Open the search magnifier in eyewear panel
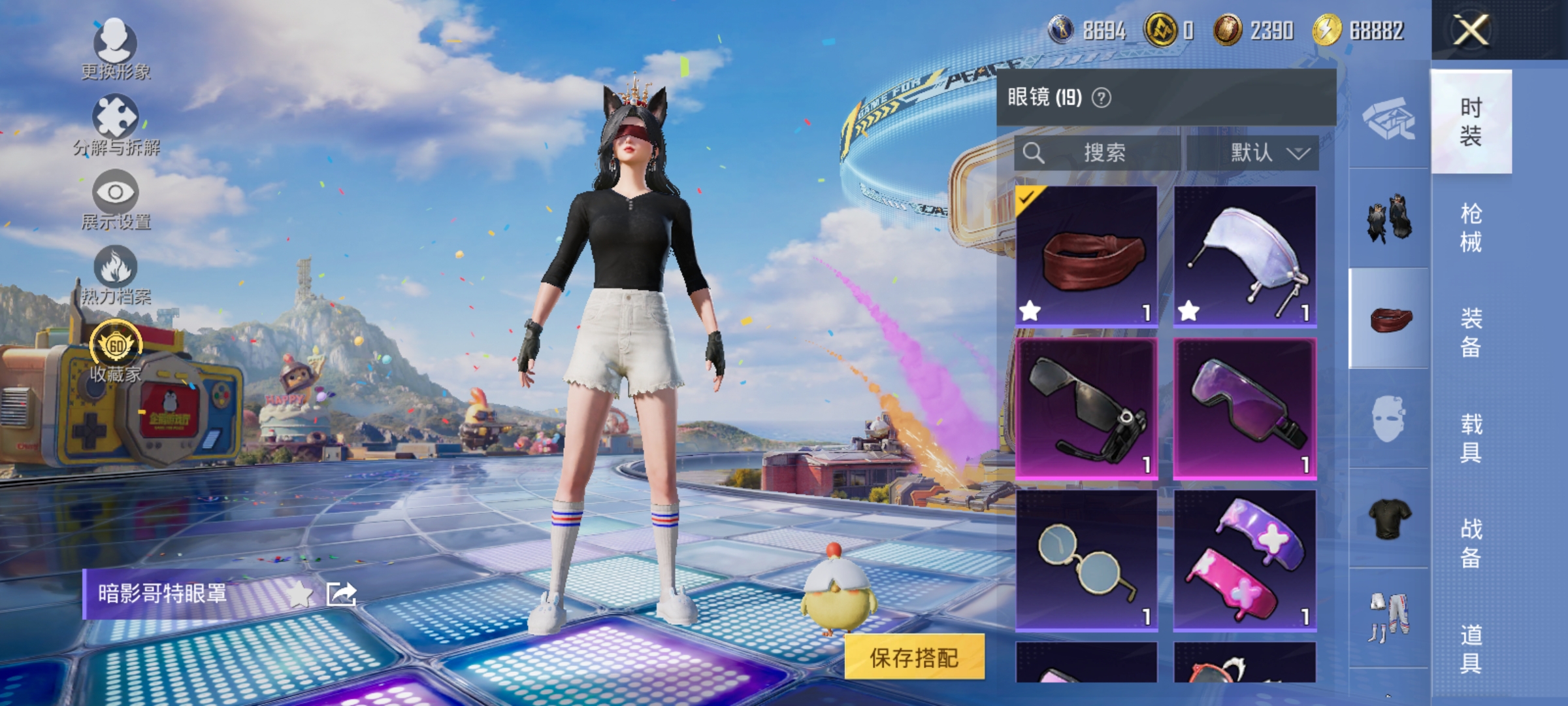Screen dimensions: 1568x706 1034,152
